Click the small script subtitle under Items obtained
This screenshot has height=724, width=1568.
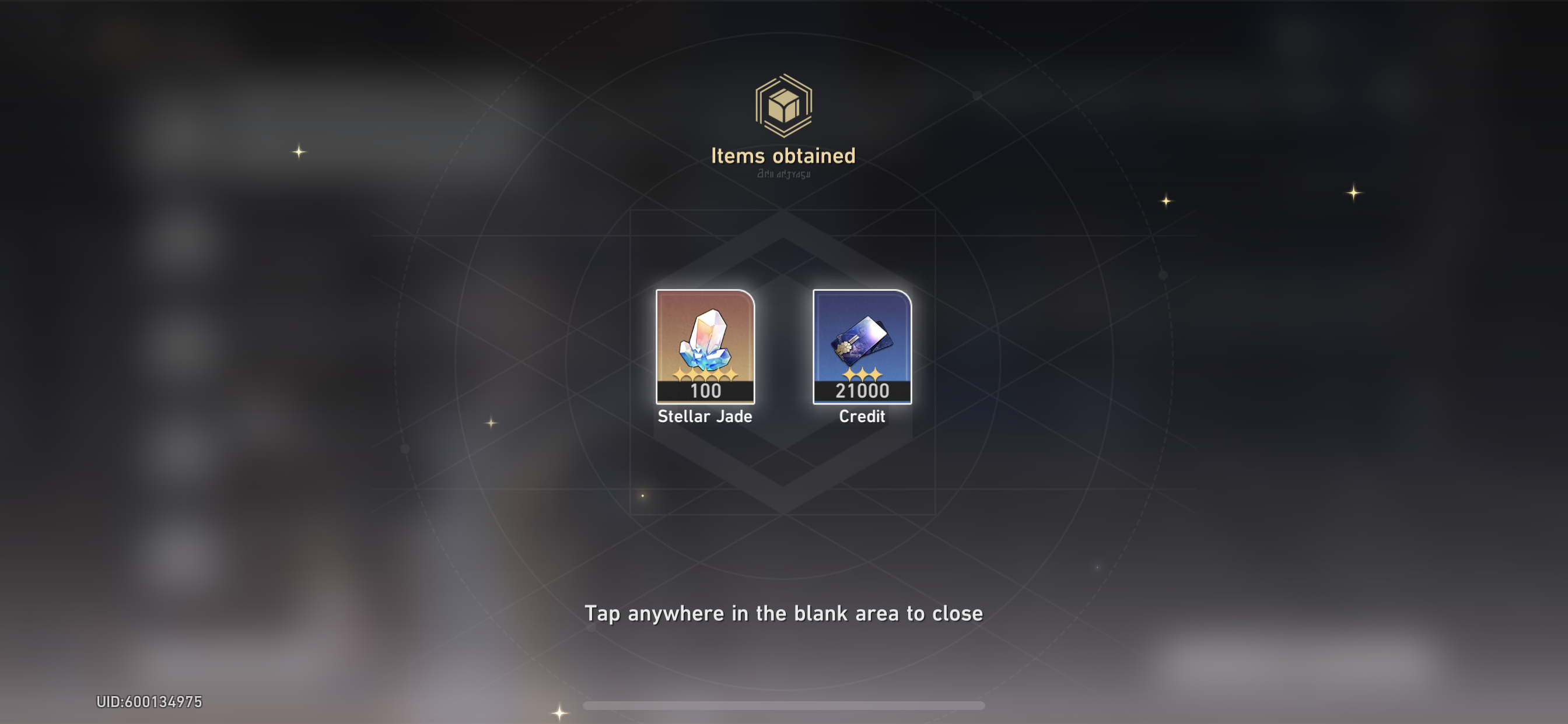[x=784, y=175]
